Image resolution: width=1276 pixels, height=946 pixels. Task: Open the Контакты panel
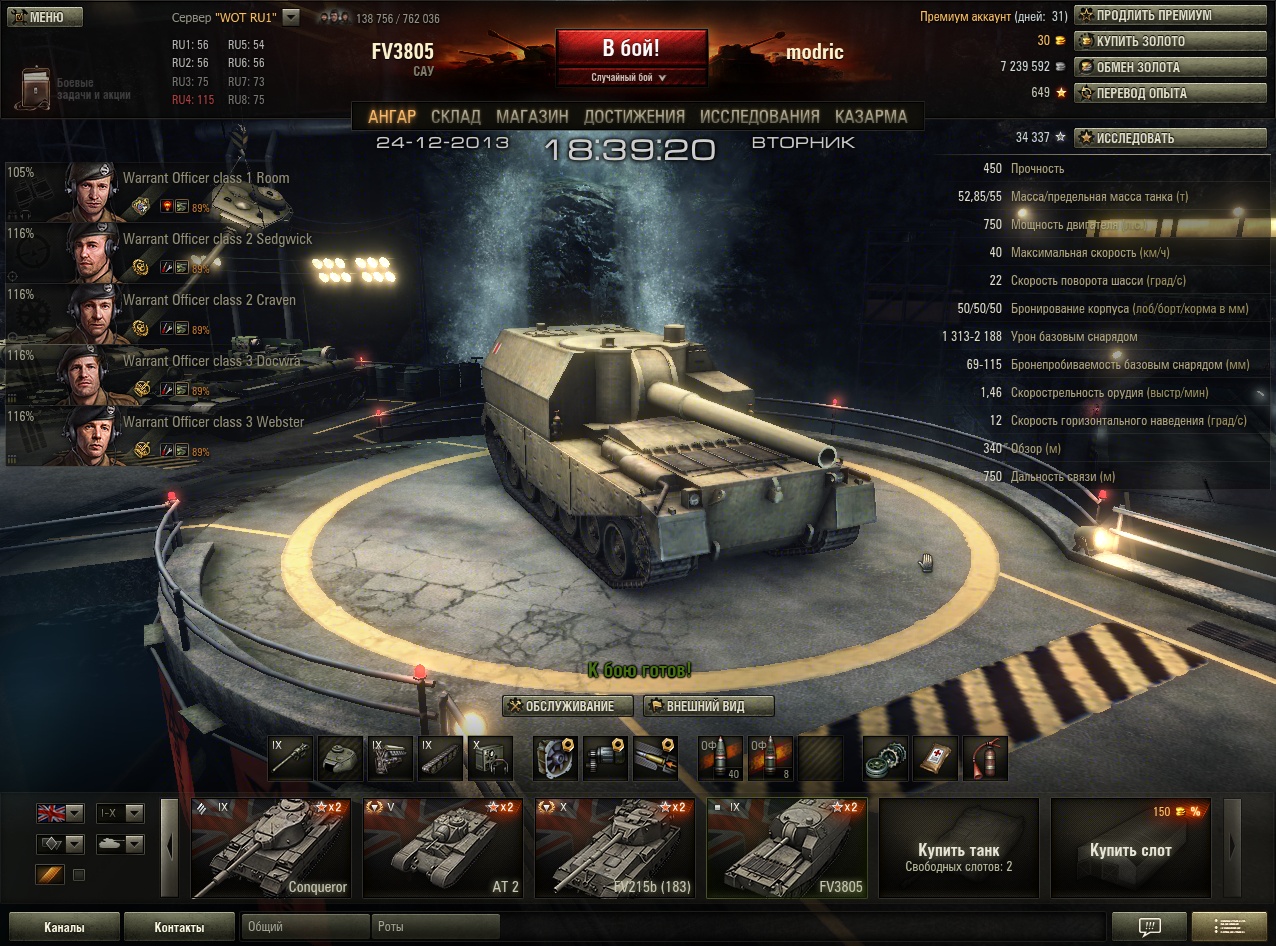pos(180,927)
